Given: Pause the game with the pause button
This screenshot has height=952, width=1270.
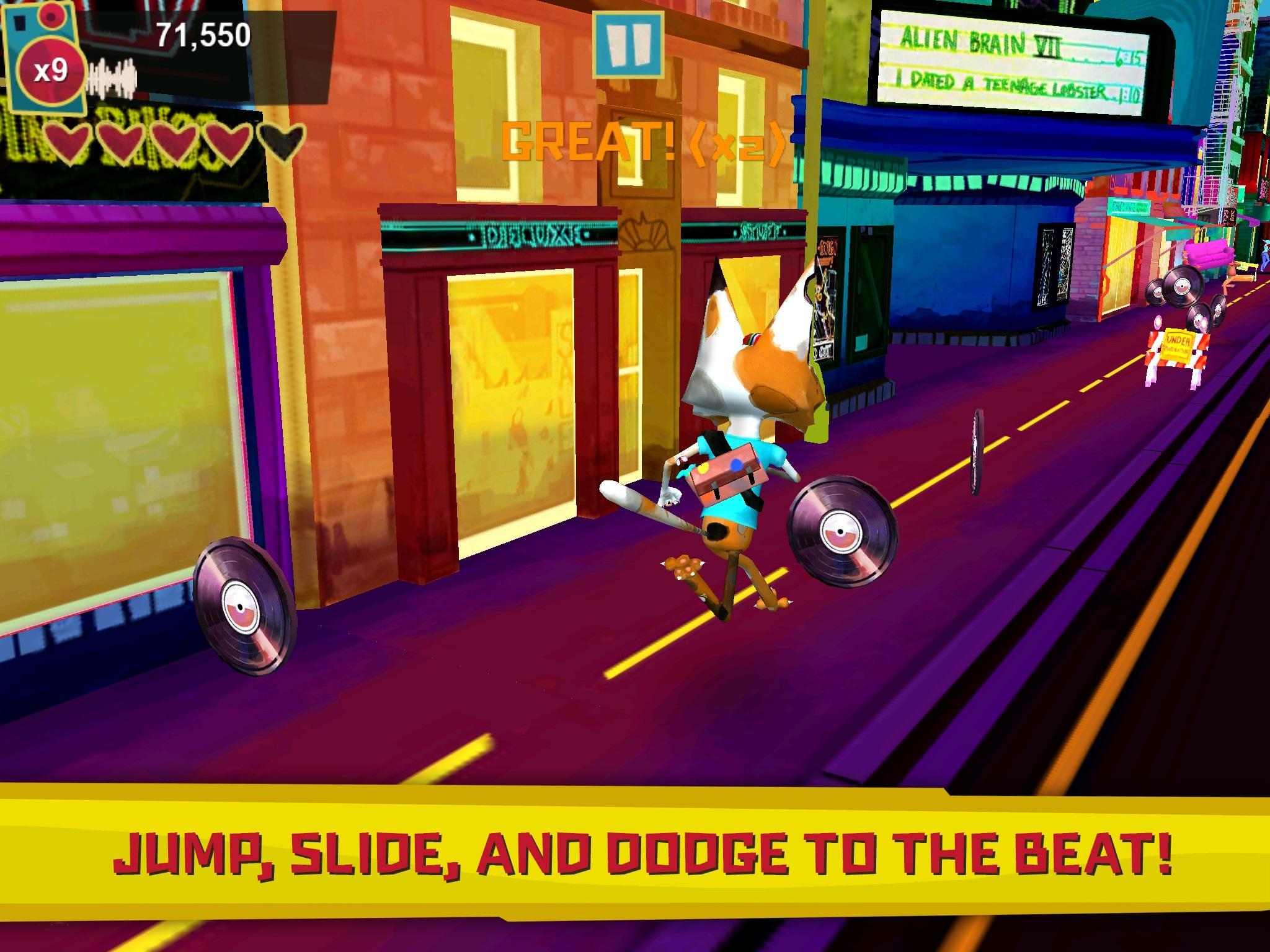Looking at the screenshot, I should [x=628, y=45].
